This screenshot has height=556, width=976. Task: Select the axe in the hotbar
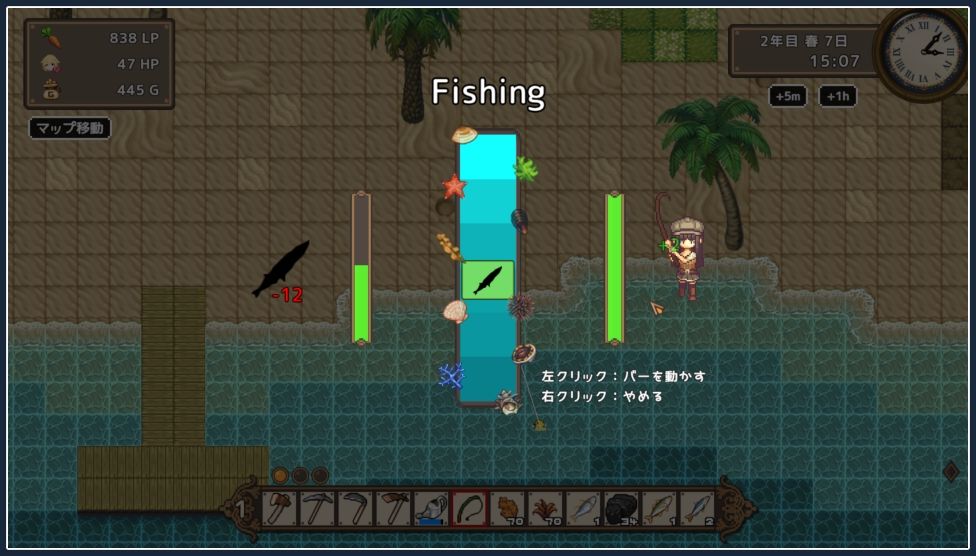click(278, 509)
